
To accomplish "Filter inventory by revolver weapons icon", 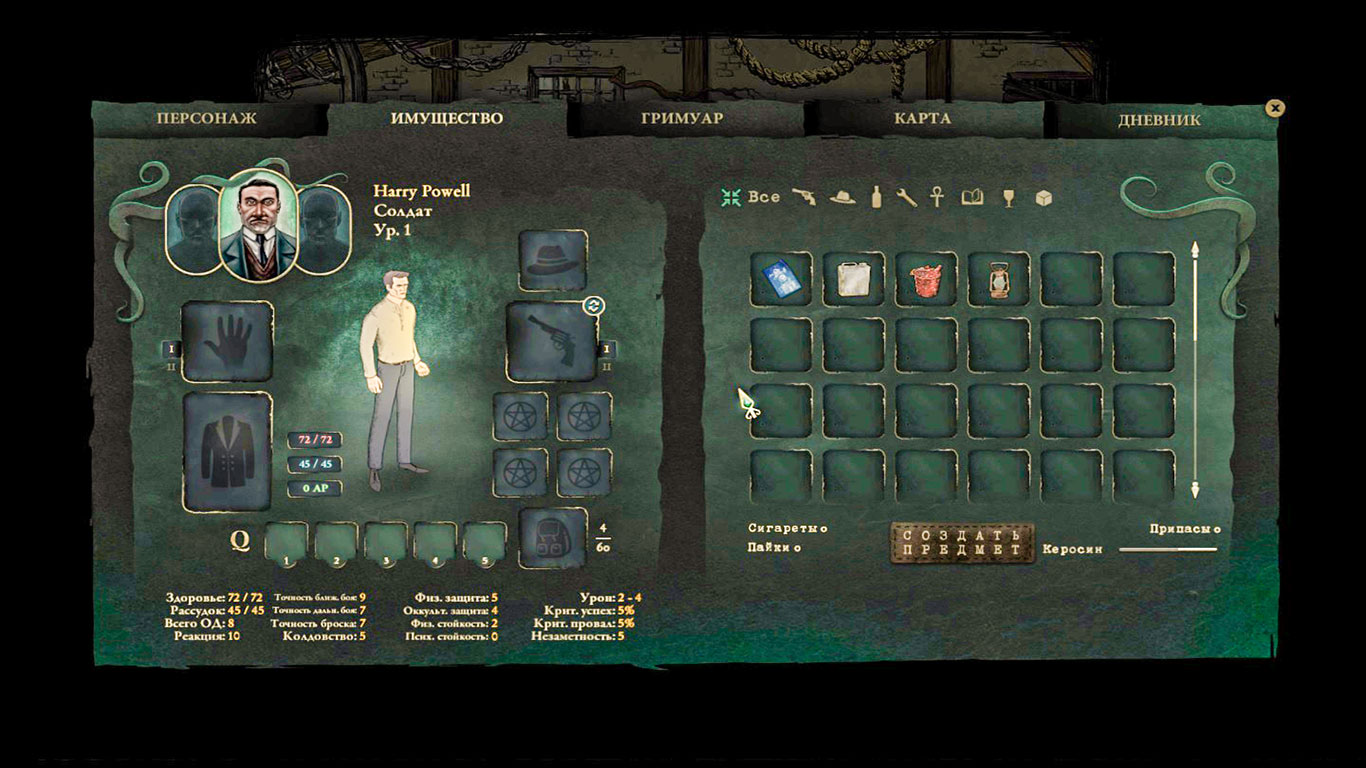I will click(x=804, y=197).
